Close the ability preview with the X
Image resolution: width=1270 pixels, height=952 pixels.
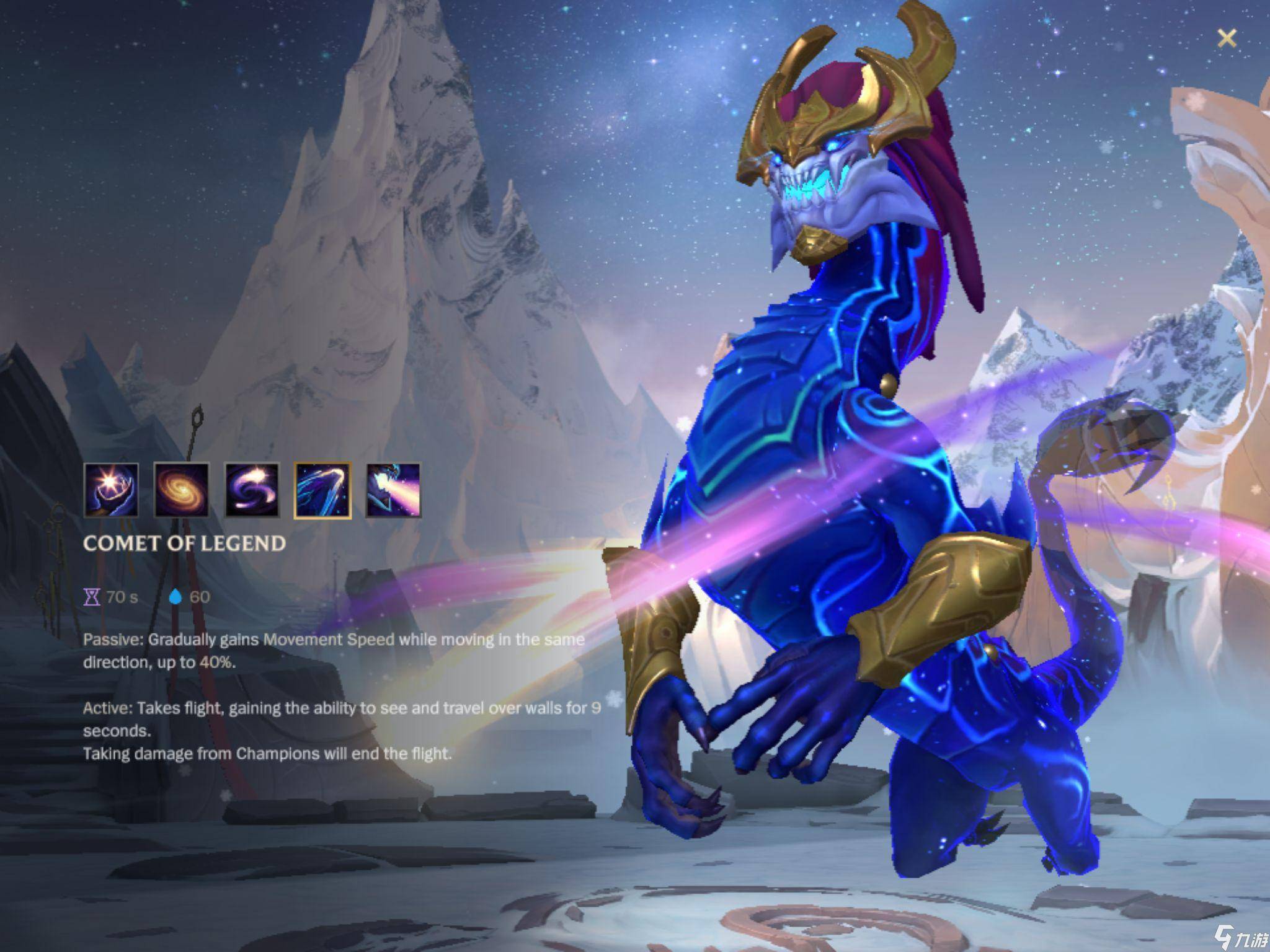pos(1227,38)
